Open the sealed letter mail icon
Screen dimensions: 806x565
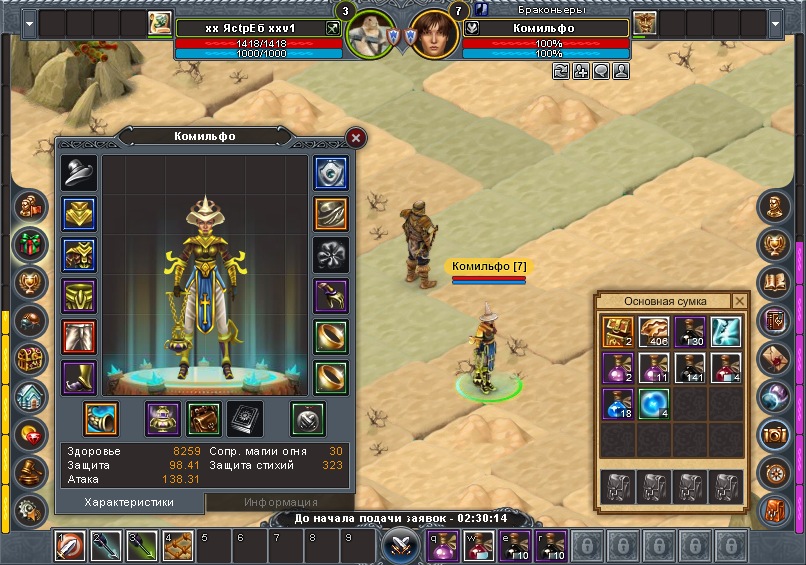coord(775,358)
